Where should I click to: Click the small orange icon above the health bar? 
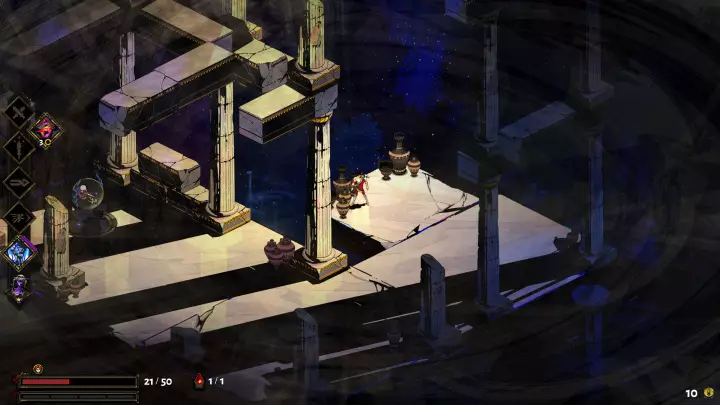click(38, 368)
